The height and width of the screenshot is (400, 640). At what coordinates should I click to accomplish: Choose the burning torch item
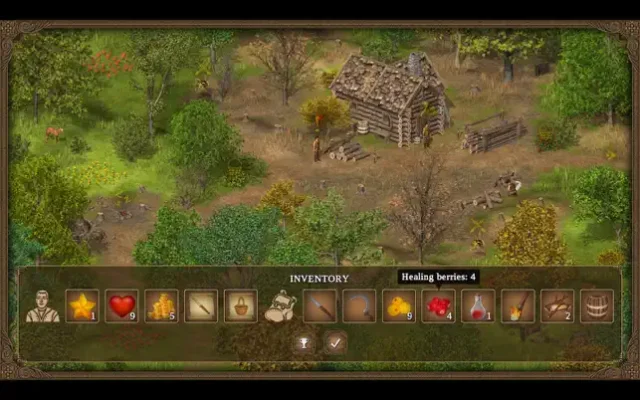pyautogui.click(x=517, y=305)
